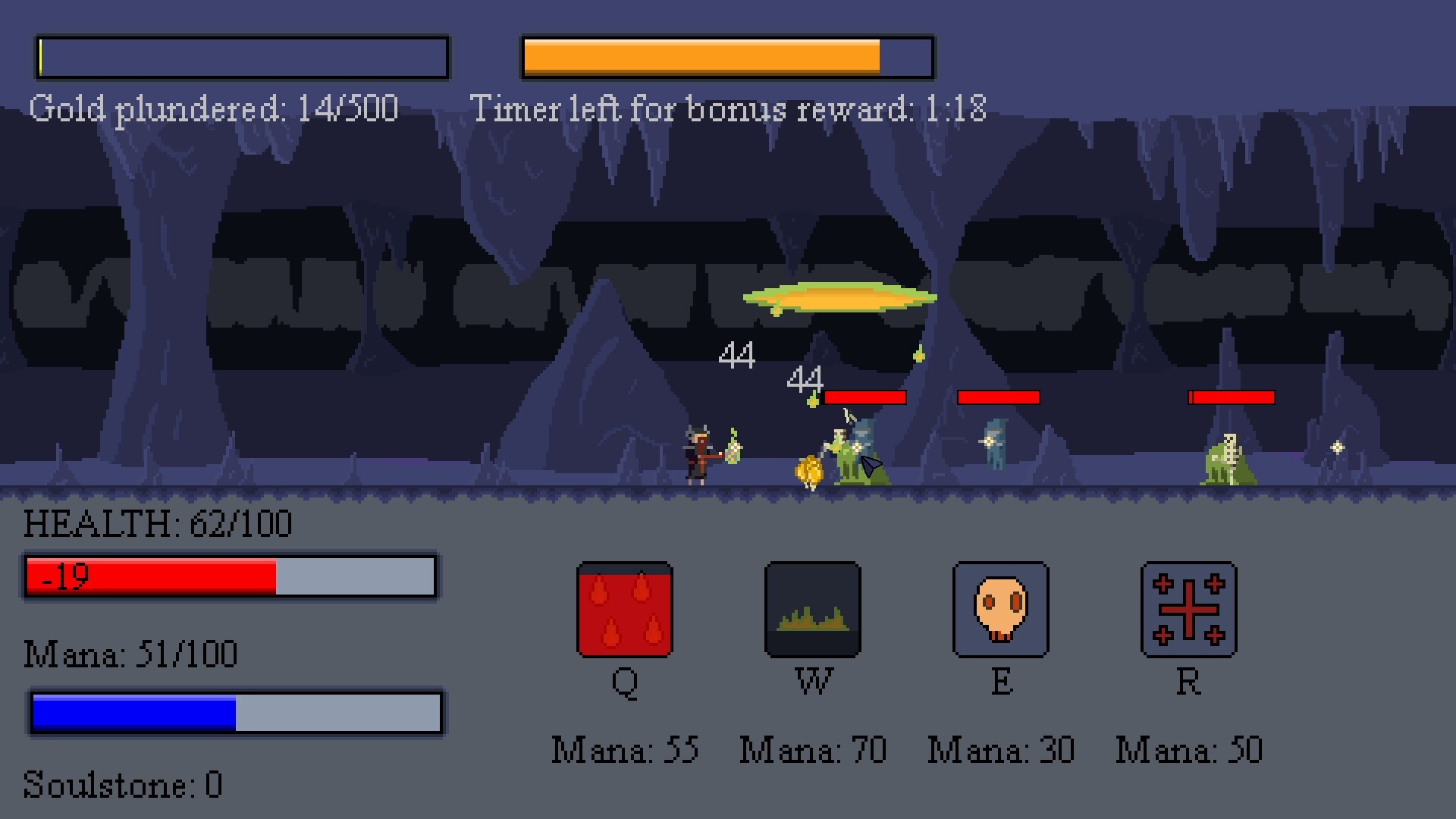Click the floating 44 damage number
This screenshot has width=1456, height=819.
736,355
